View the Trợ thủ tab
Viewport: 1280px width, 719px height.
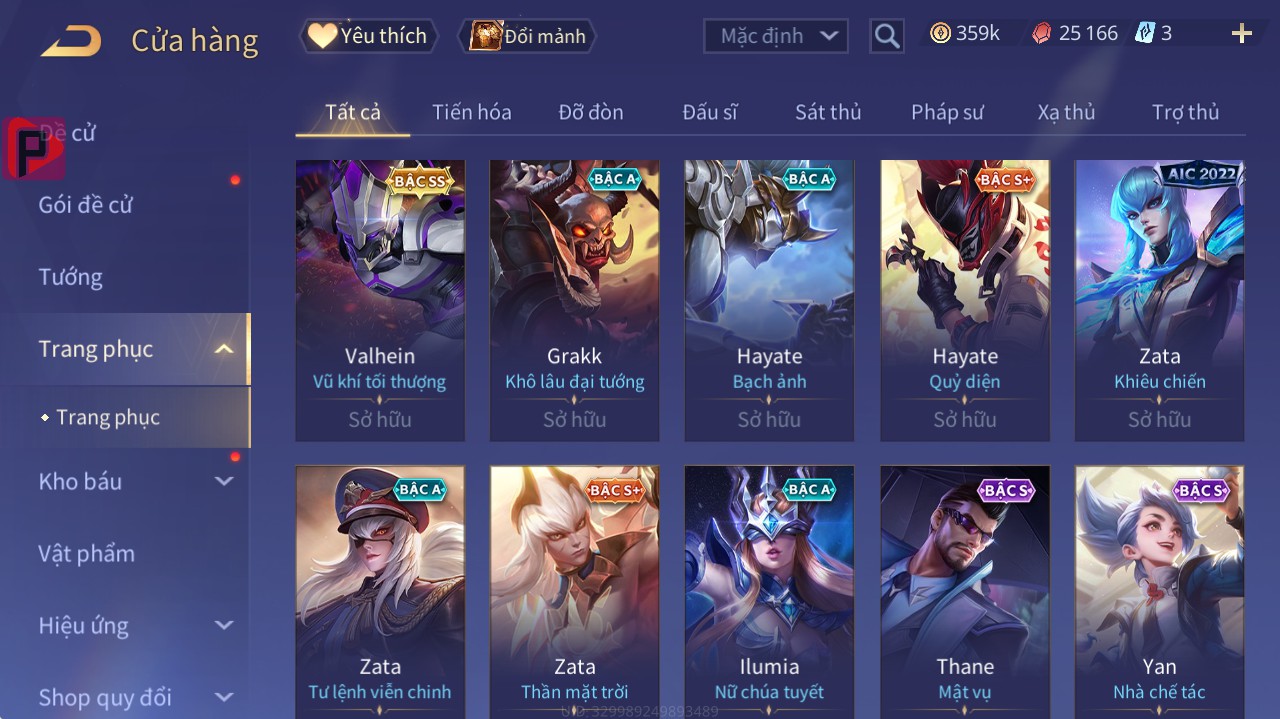(x=1185, y=112)
